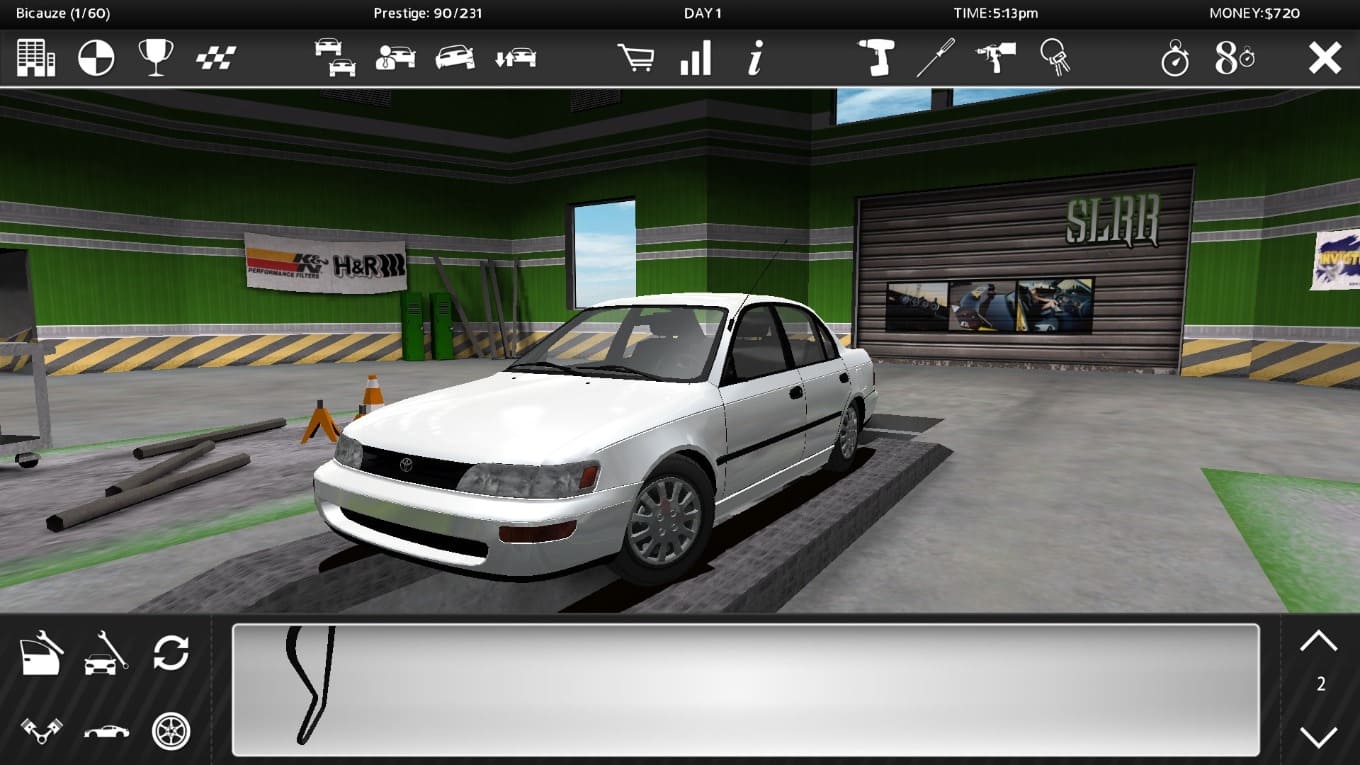Select the checkered racing flag icon
The image size is (1360, 765).
215,58
